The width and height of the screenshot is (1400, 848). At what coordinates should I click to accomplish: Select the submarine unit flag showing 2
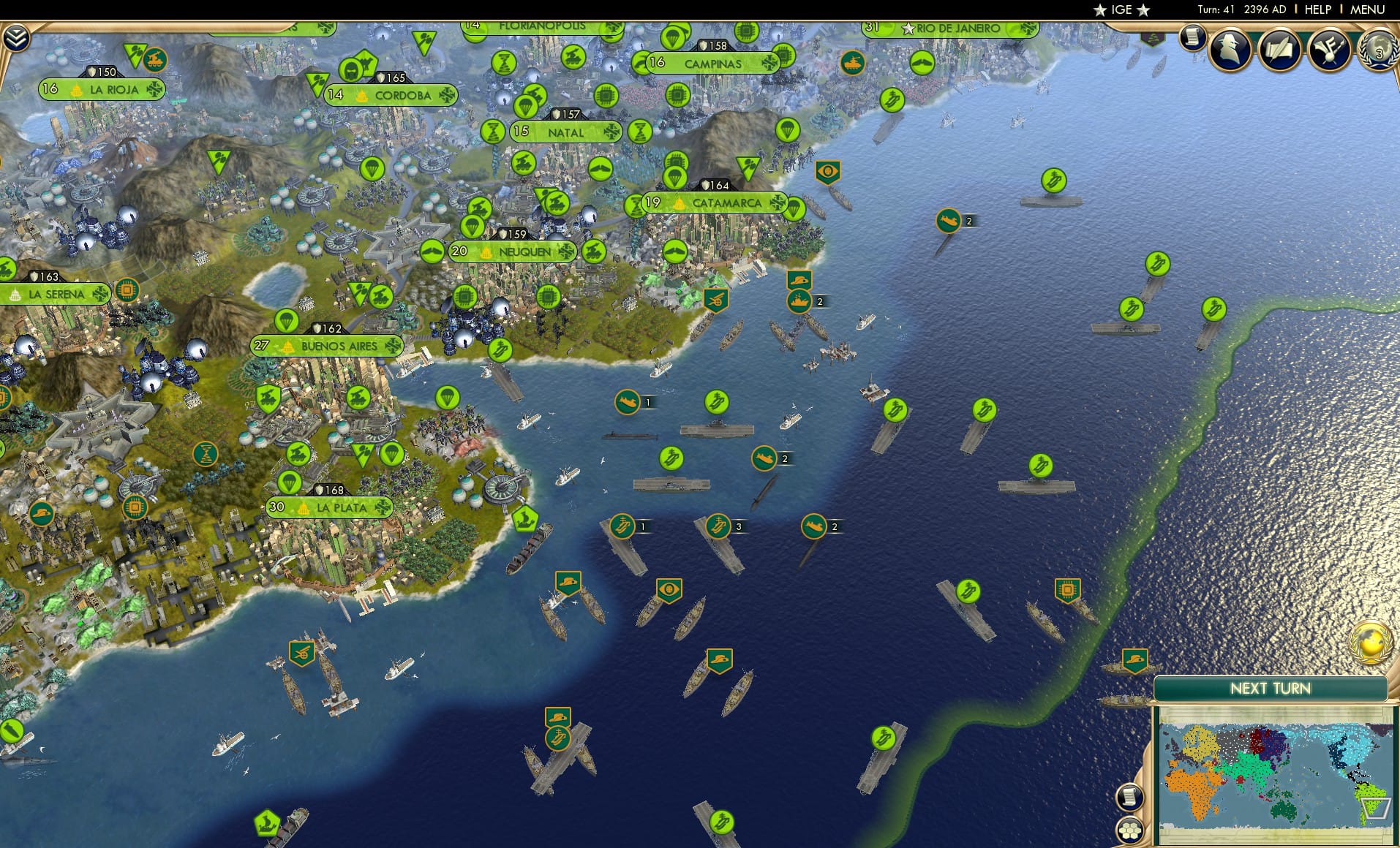point(765,459)
